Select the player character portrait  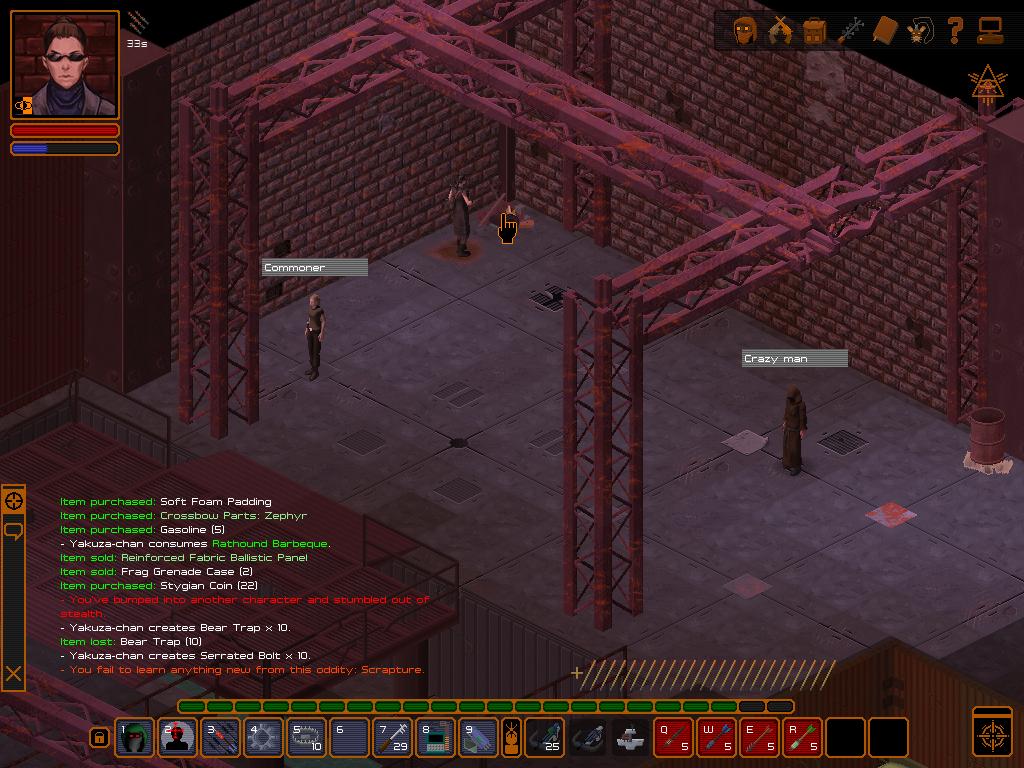(x=65, y=66)
